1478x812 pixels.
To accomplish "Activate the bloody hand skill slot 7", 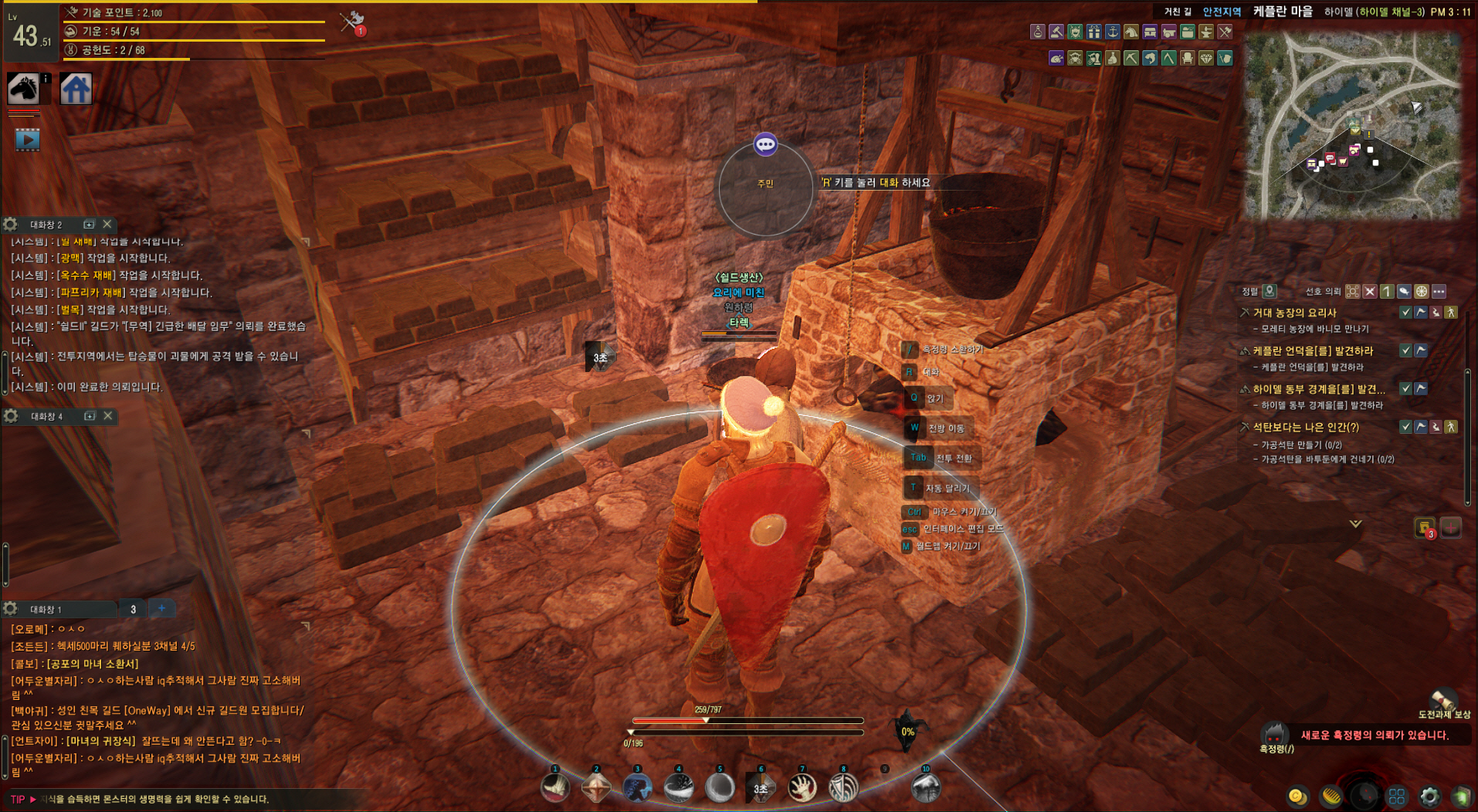I will pyautogui.click(x=802, y=788).
